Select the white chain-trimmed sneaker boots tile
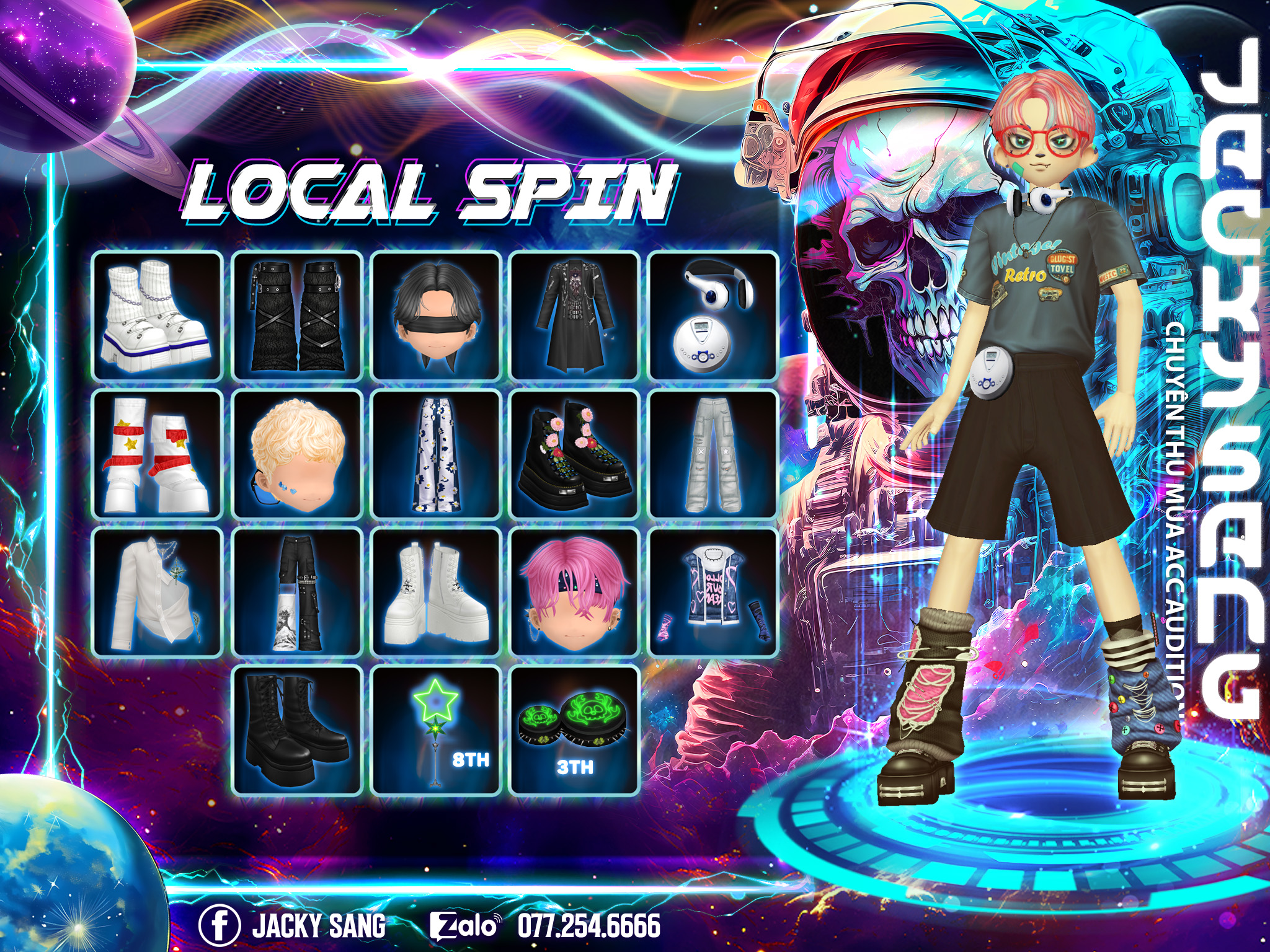1270x952 pixels. [158, 315]
